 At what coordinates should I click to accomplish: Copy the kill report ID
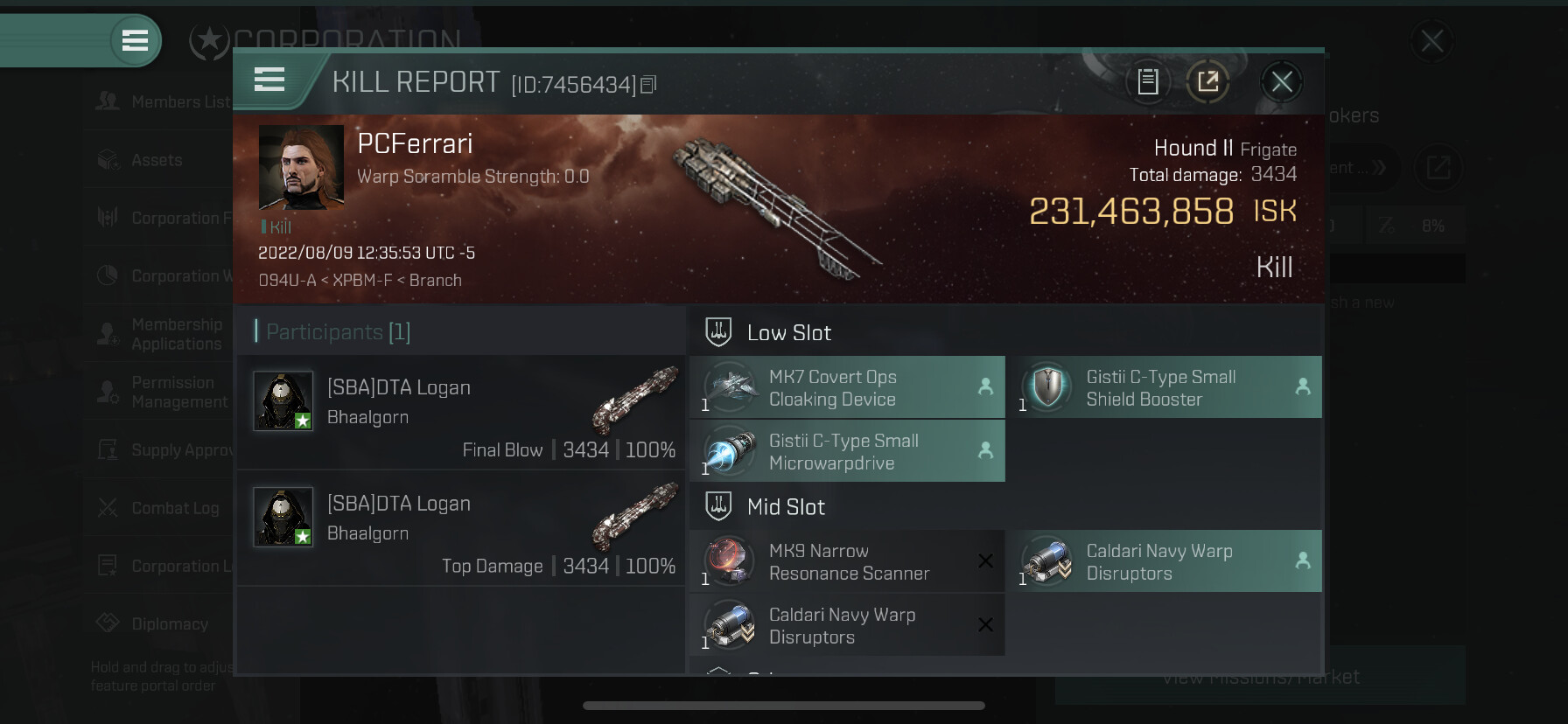pyautogui.click(x=648, y=85)
